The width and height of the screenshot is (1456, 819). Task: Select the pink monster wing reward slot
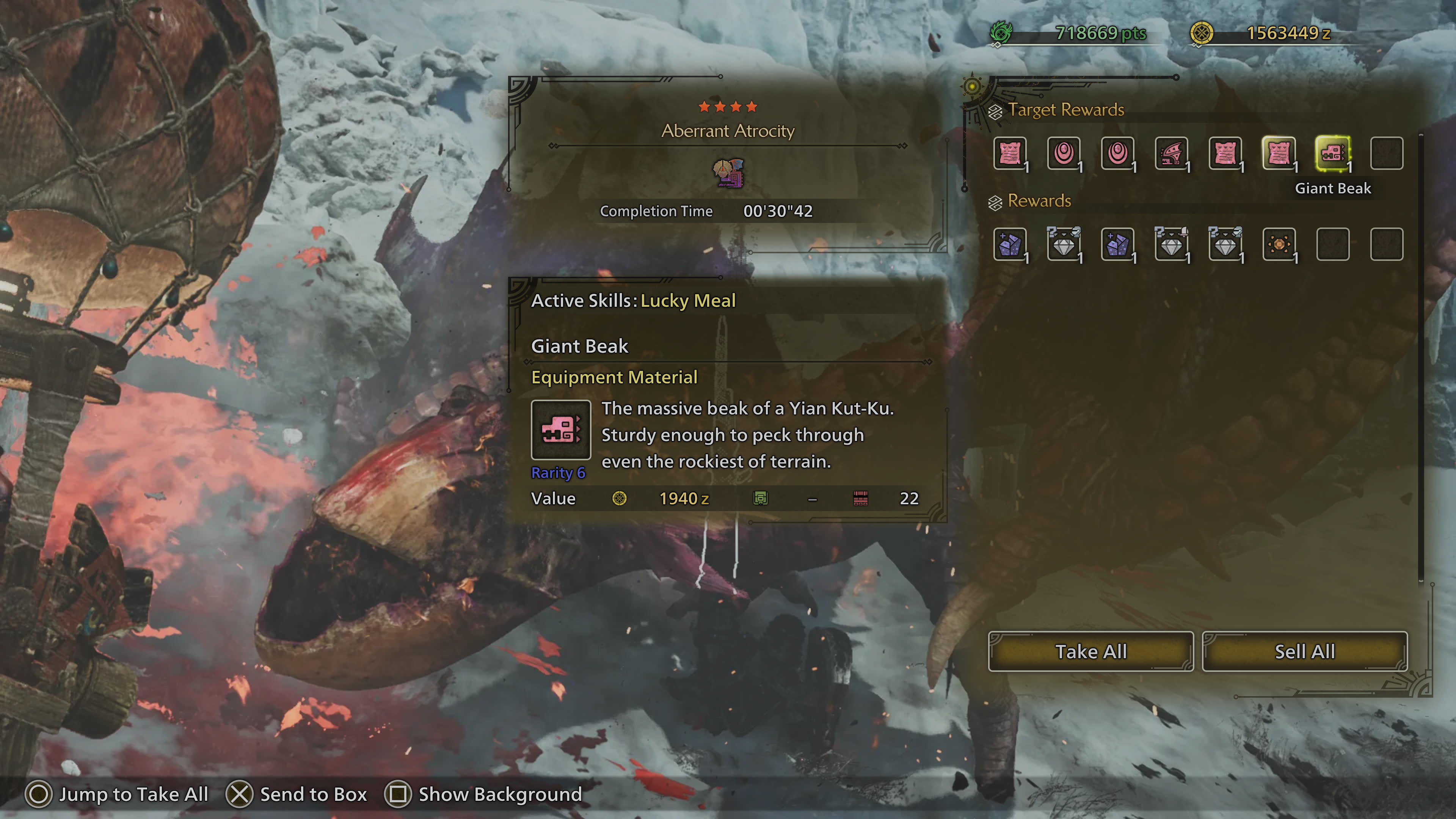pyautogui.click(x=1171, y=153)
